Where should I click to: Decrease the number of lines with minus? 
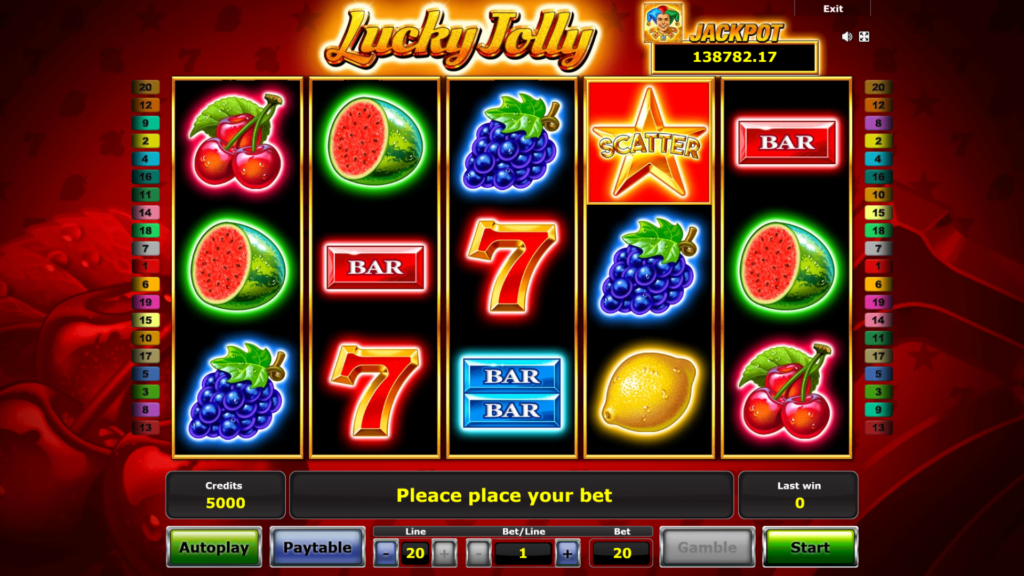[386, 553]
